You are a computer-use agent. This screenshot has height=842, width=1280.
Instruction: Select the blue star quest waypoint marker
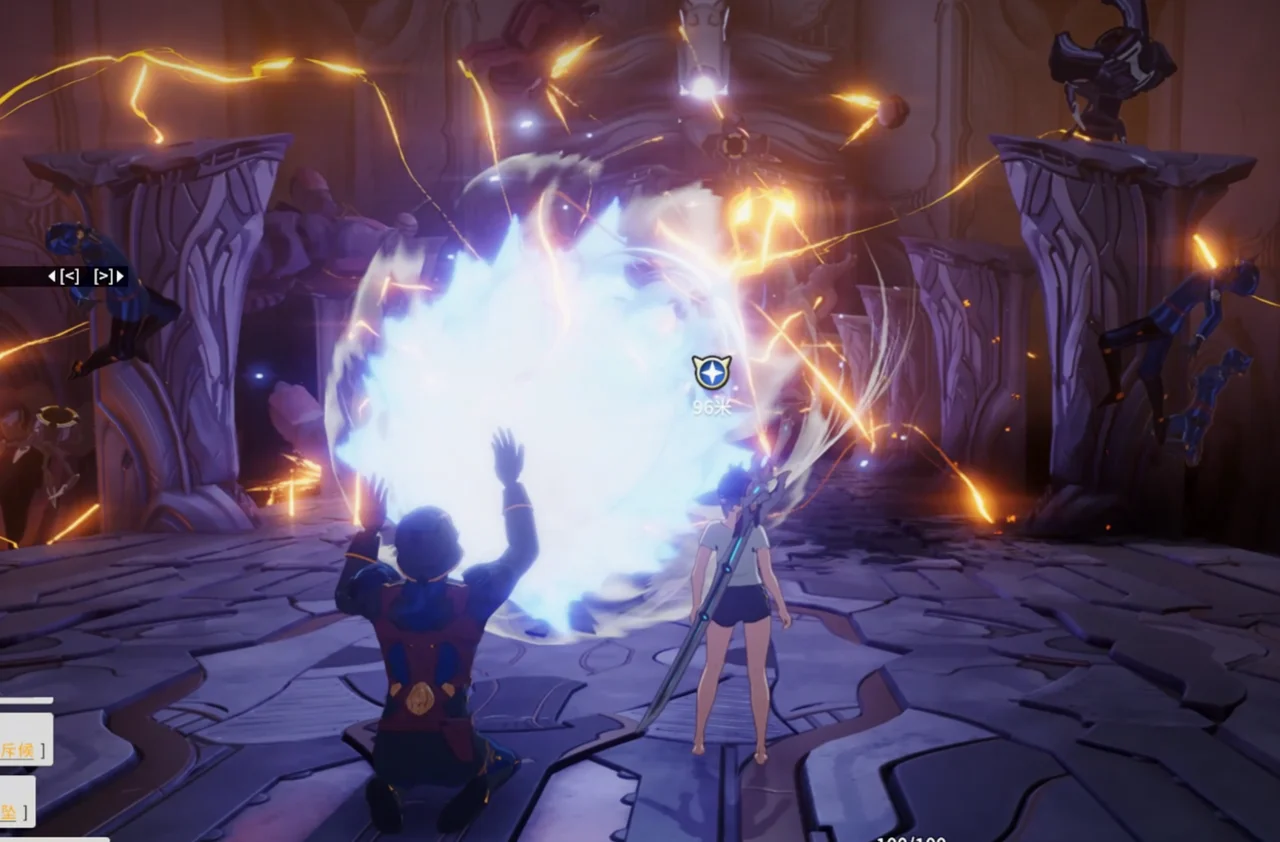(x=711, y=373)
